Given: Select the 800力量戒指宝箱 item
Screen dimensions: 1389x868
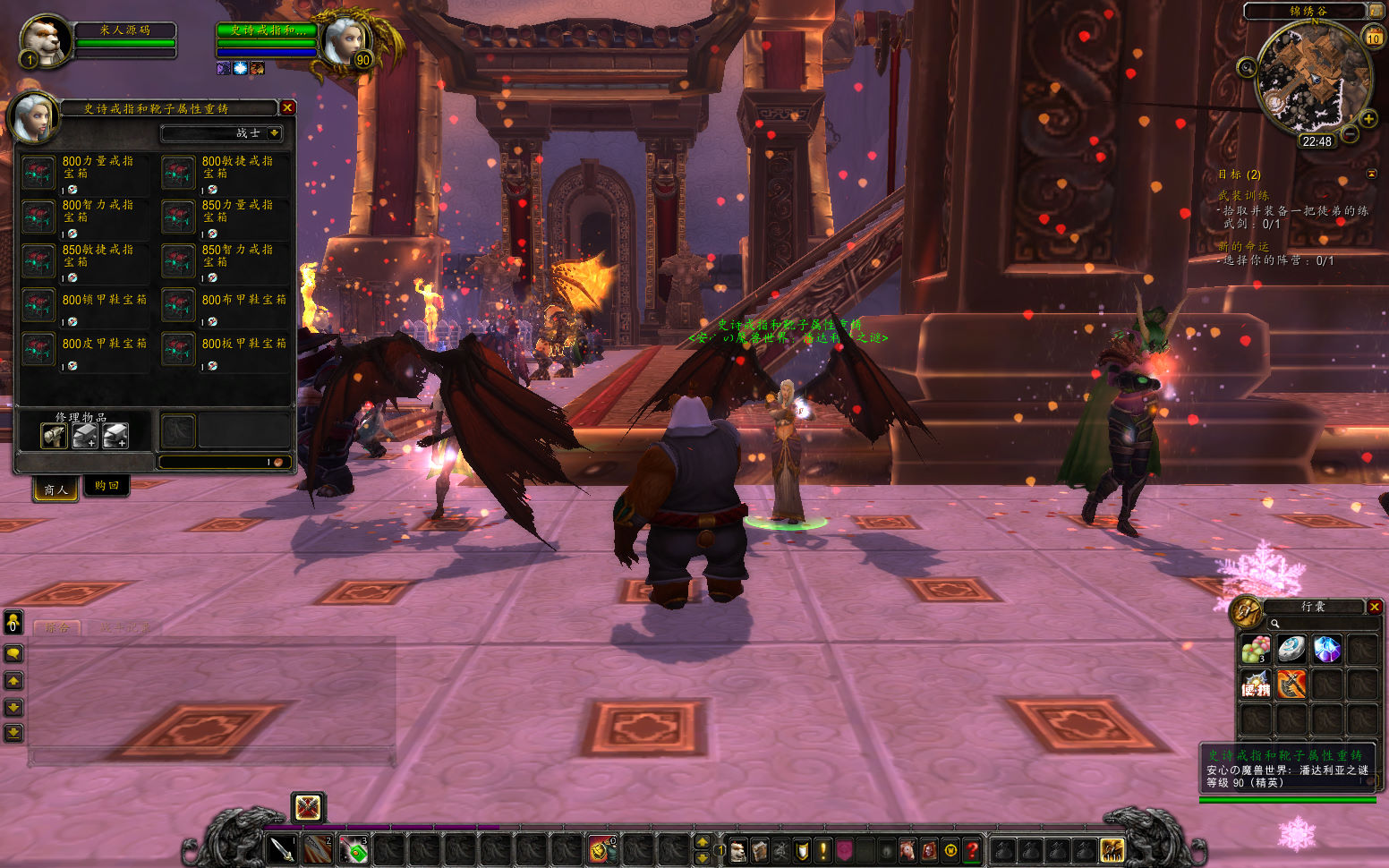Looking at the screenshot, I should click(x=38, y=173).
